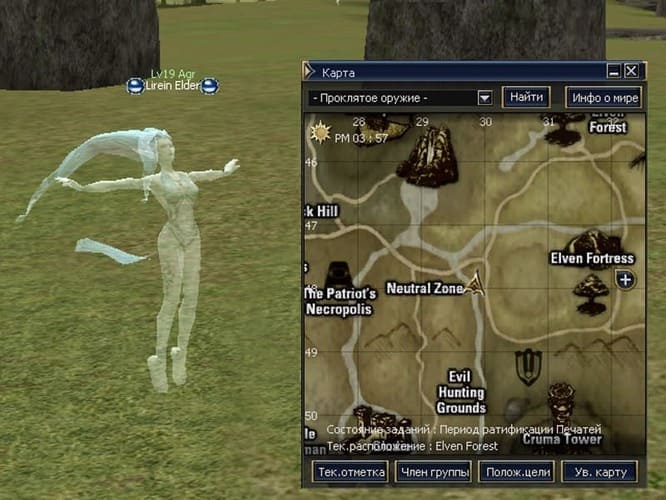
Task: Click the player arrow marker at Neutral Zone
Action: [x=476, y=283]
